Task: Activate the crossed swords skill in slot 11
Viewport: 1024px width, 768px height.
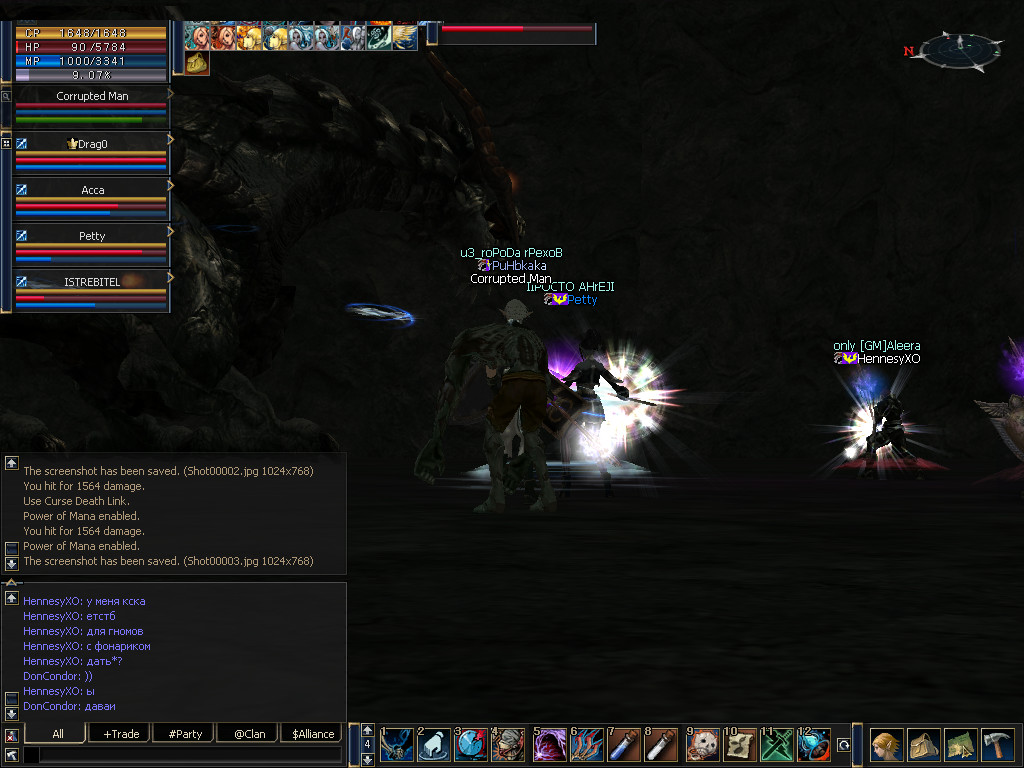Action: coord(777,746)
